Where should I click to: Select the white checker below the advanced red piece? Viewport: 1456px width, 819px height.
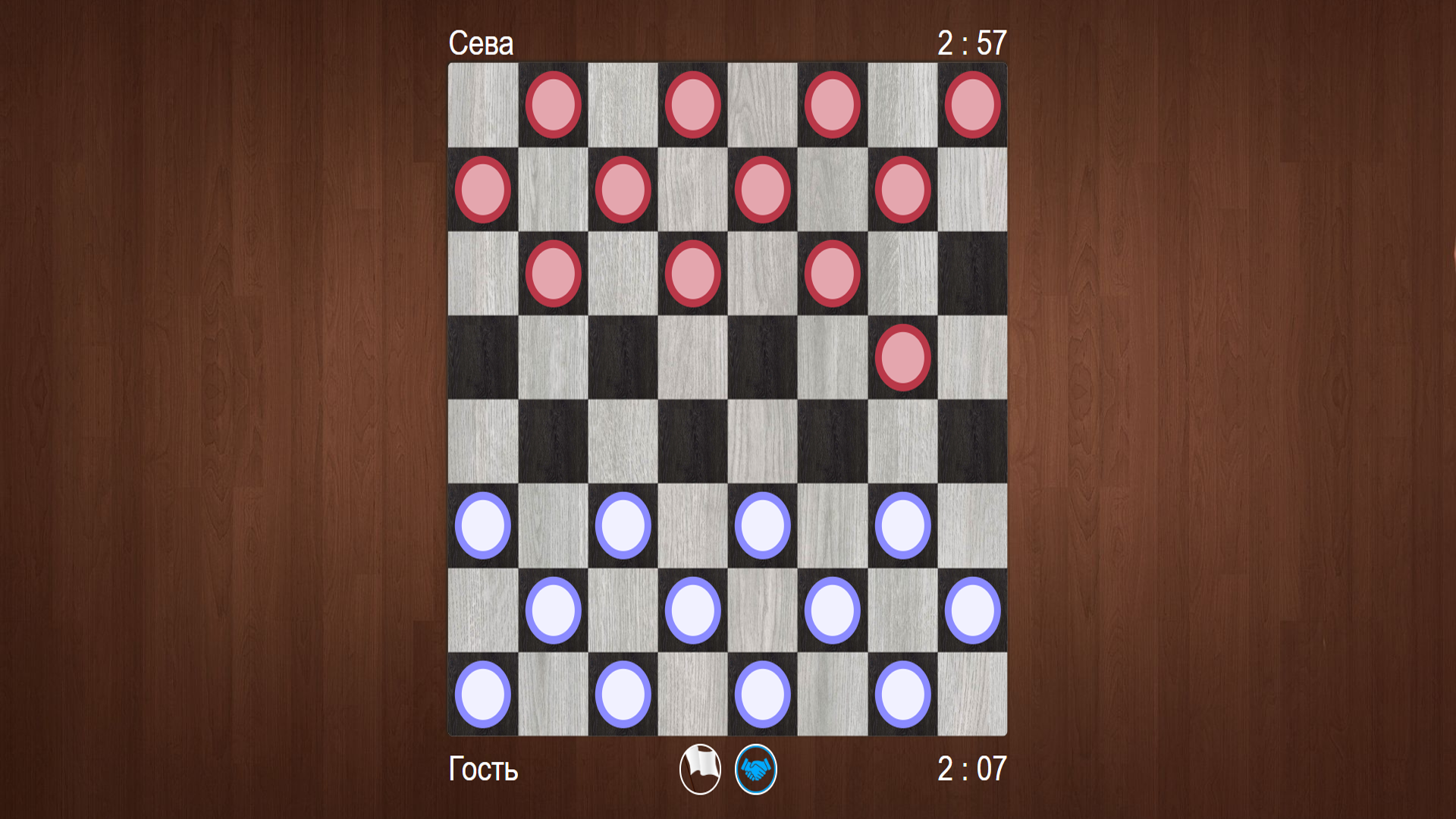[x=902, y=526]
